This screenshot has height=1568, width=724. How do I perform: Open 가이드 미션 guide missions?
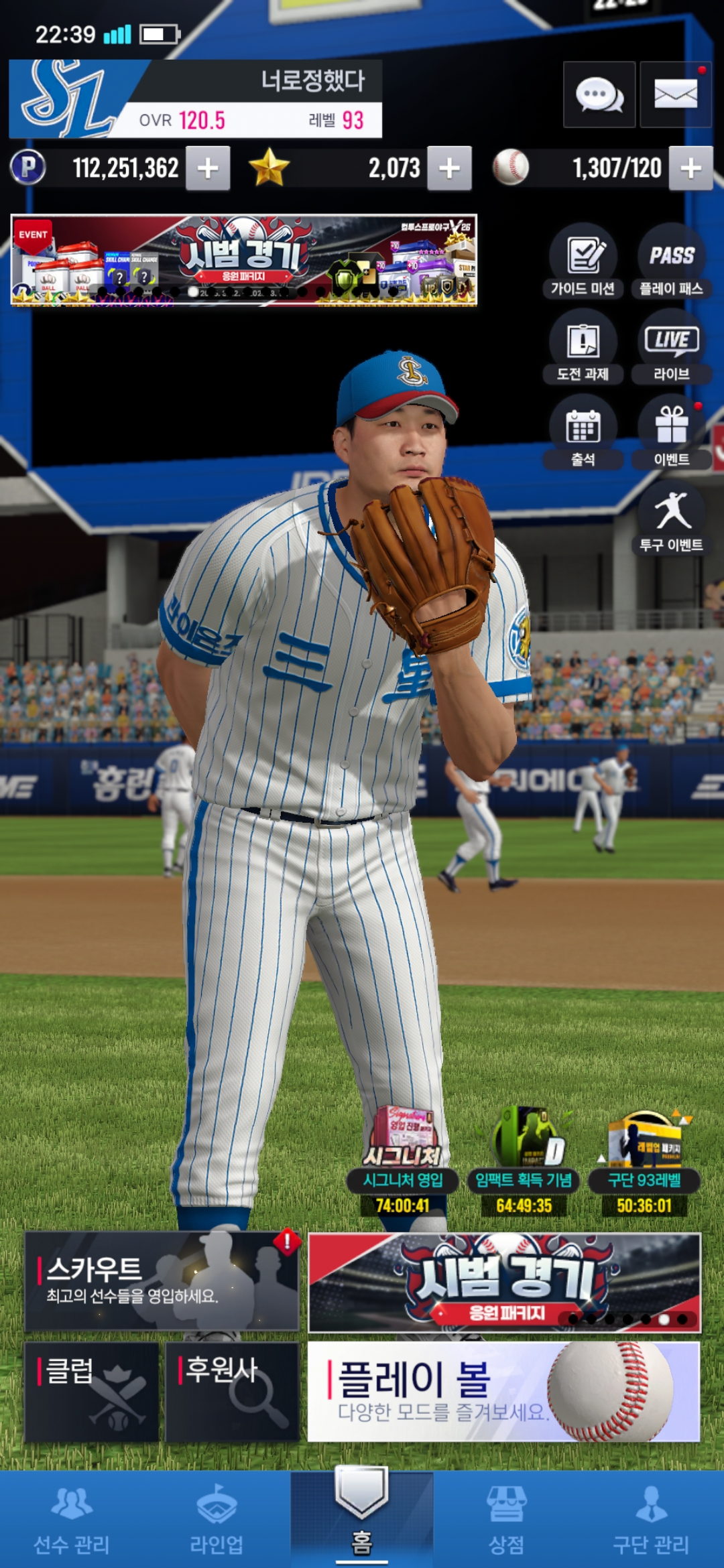583,261
